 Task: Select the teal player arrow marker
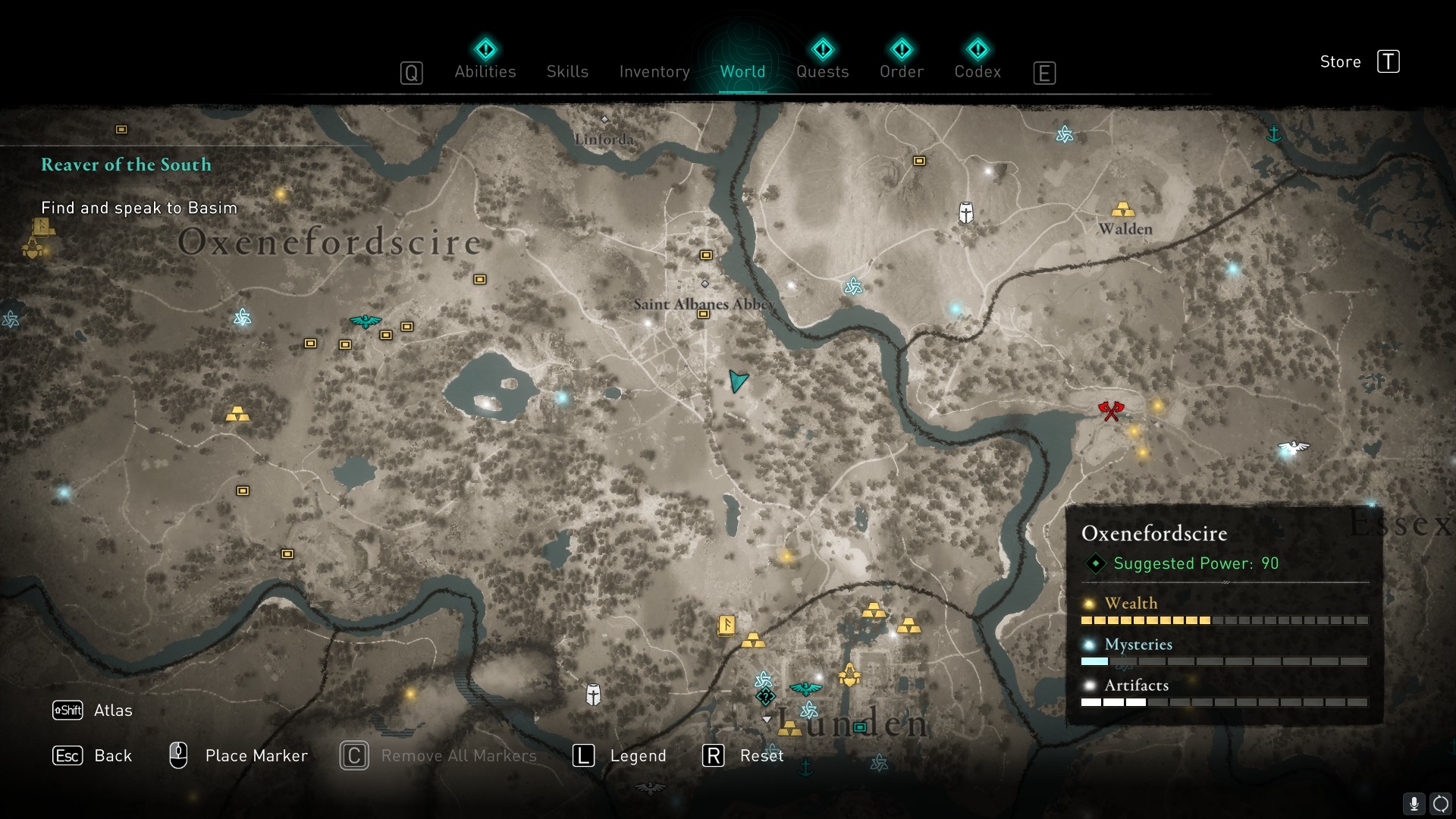point(737,381)
